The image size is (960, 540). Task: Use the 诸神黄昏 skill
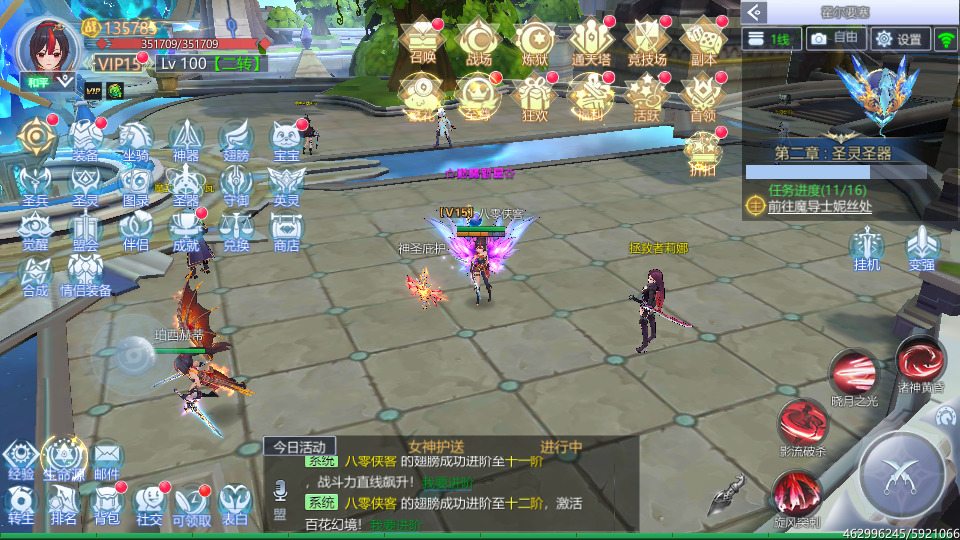(919, 362)
